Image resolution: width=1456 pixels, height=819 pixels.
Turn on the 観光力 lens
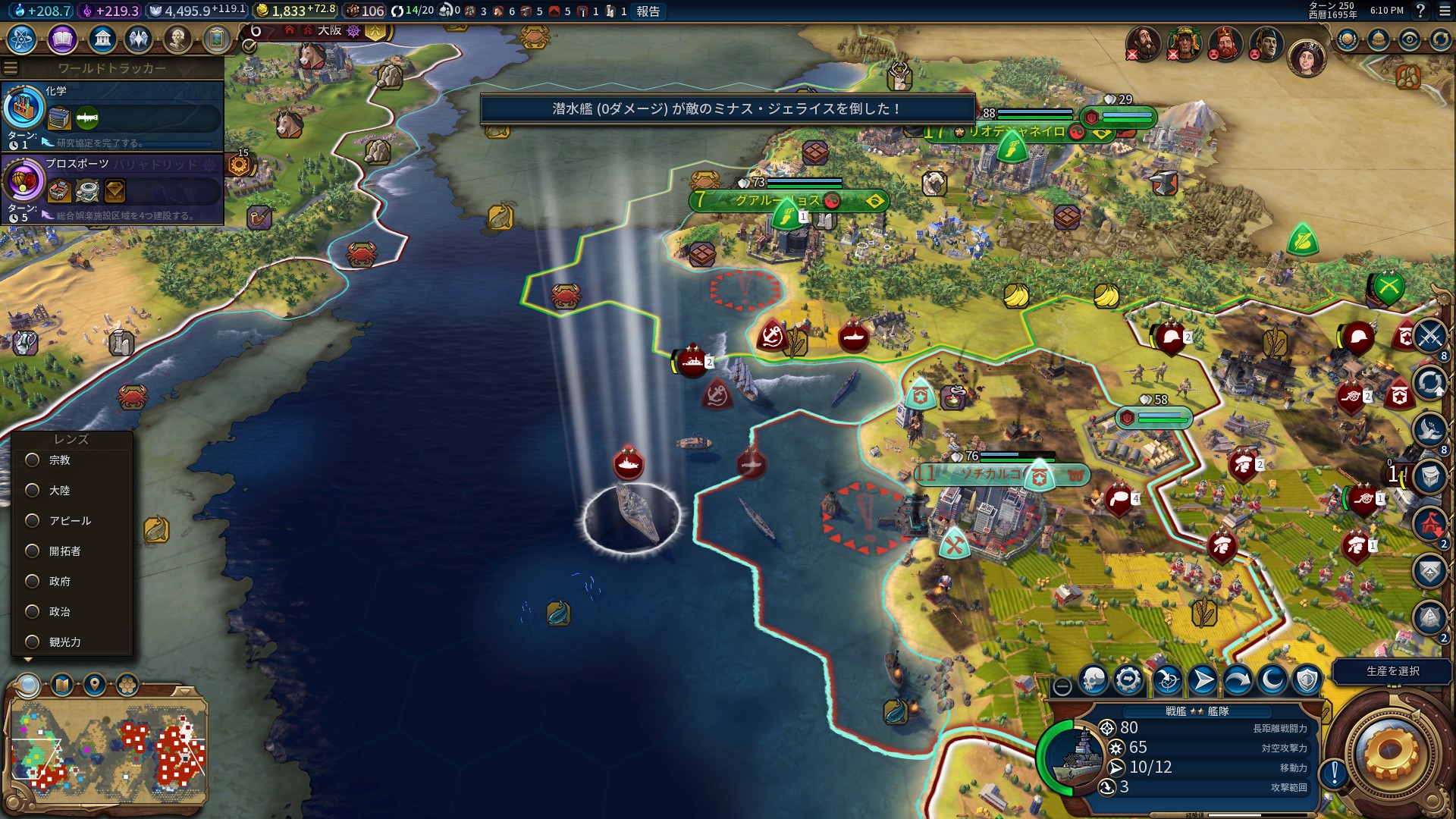coord(33,642)
